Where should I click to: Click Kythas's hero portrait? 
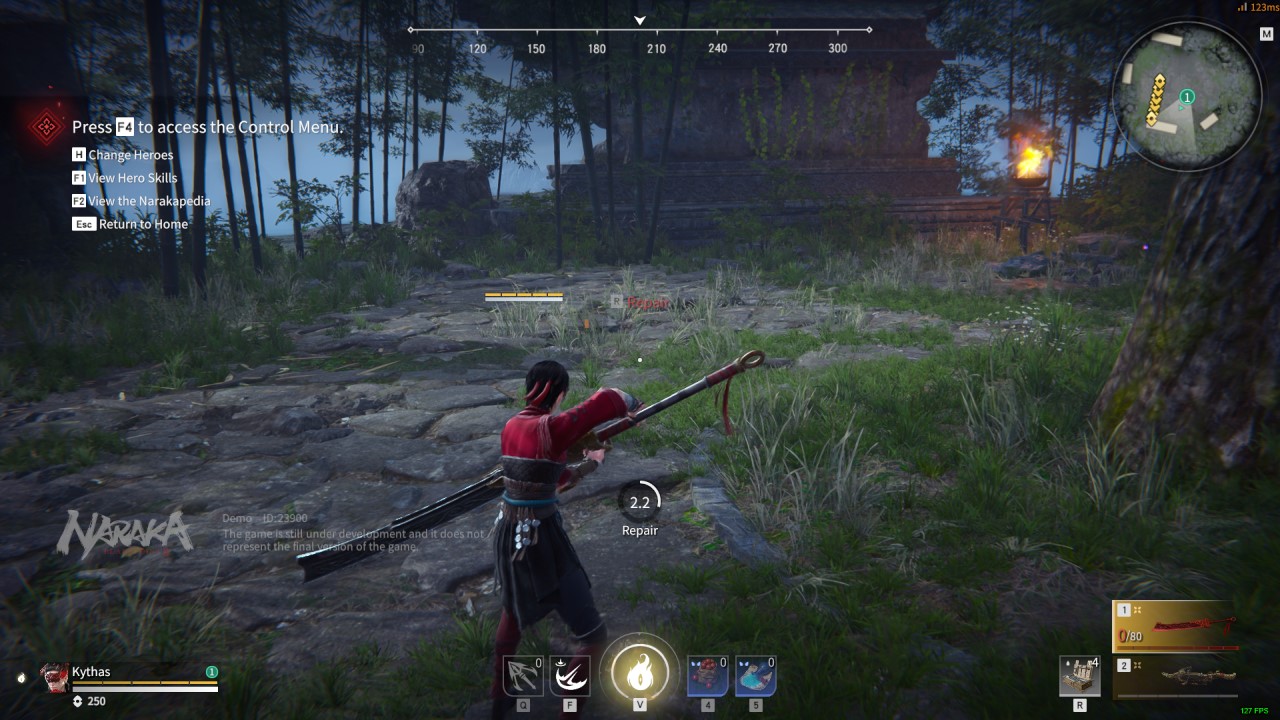tap(55, 678)
